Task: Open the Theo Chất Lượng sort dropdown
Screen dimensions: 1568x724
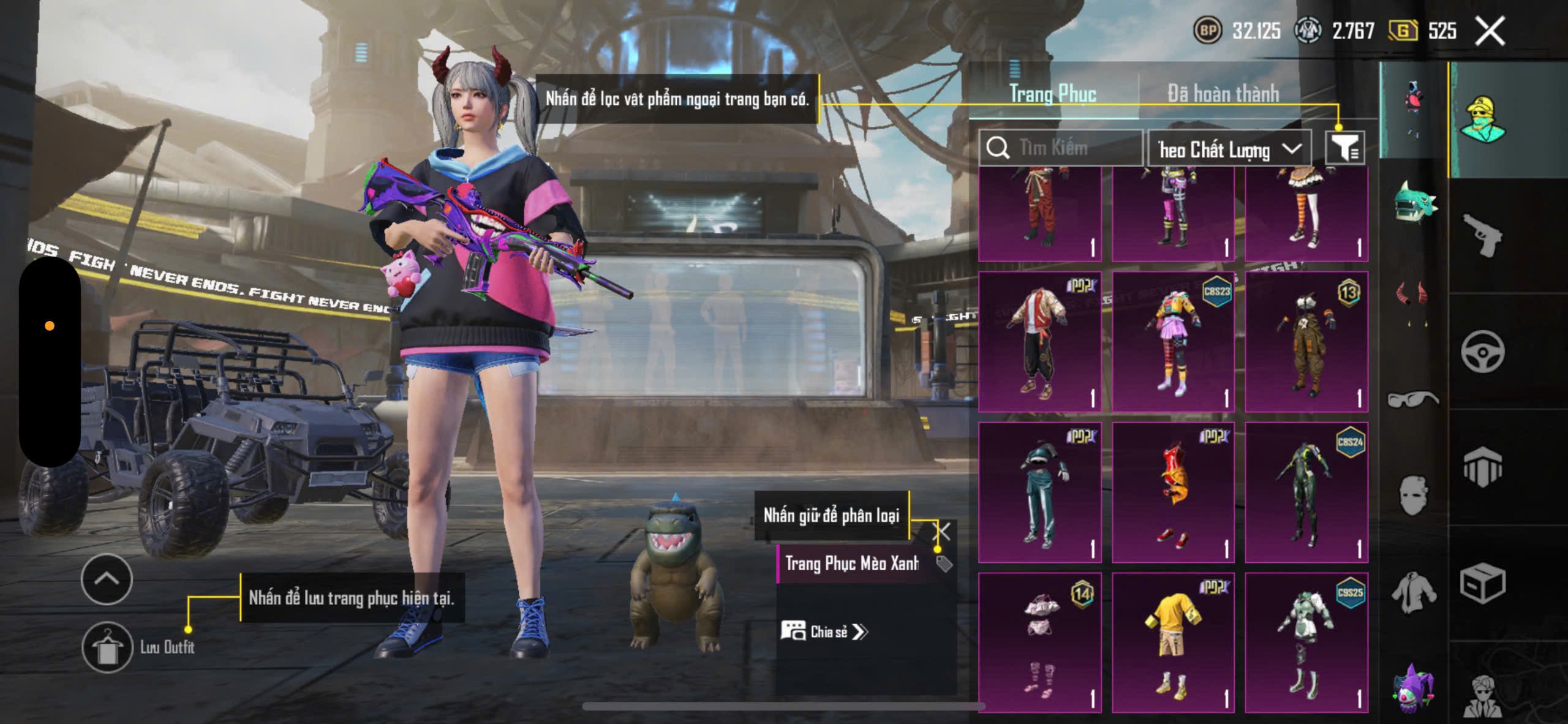Action: (x=1229, y=149)
